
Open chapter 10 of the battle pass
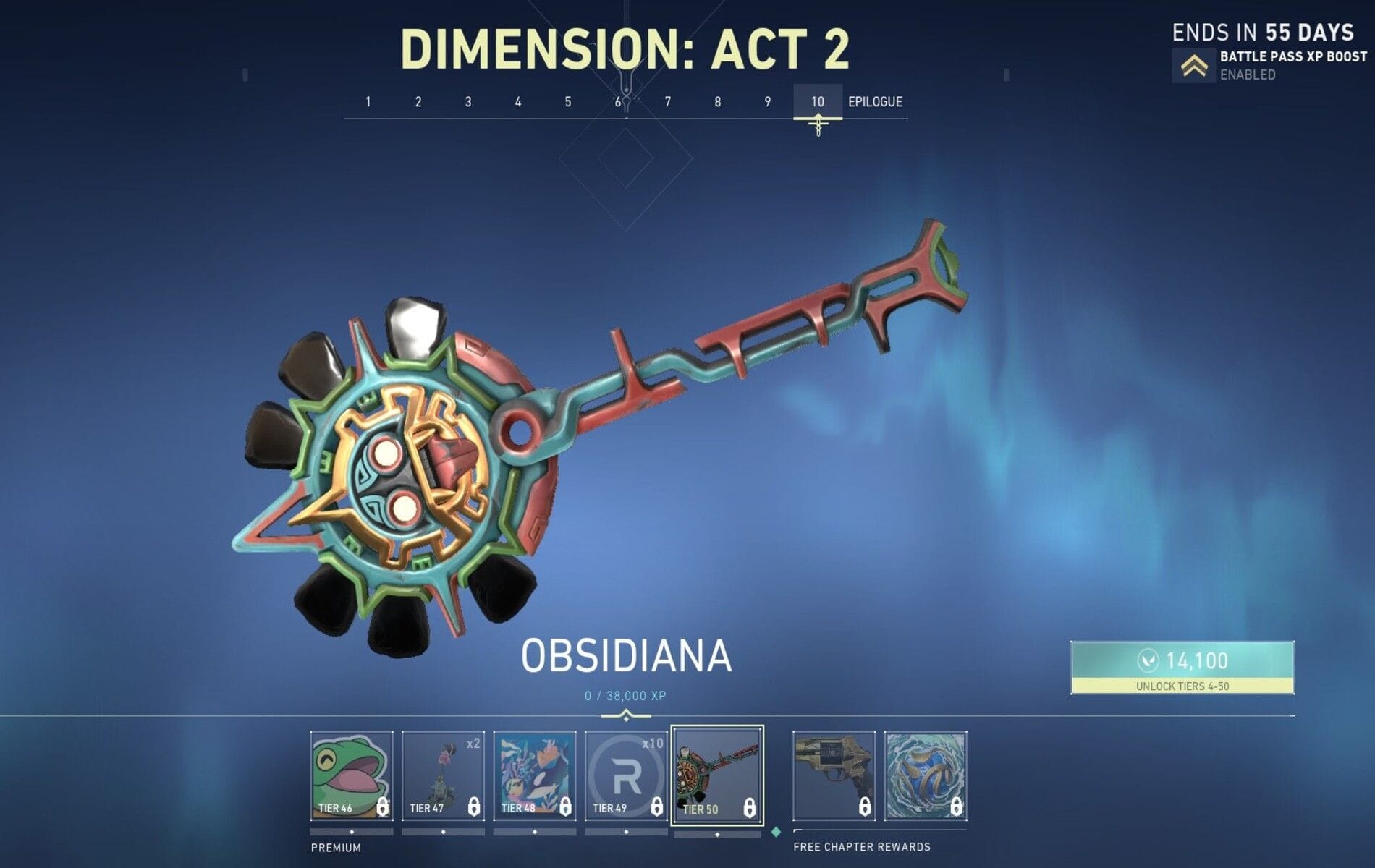pos(817,102)
